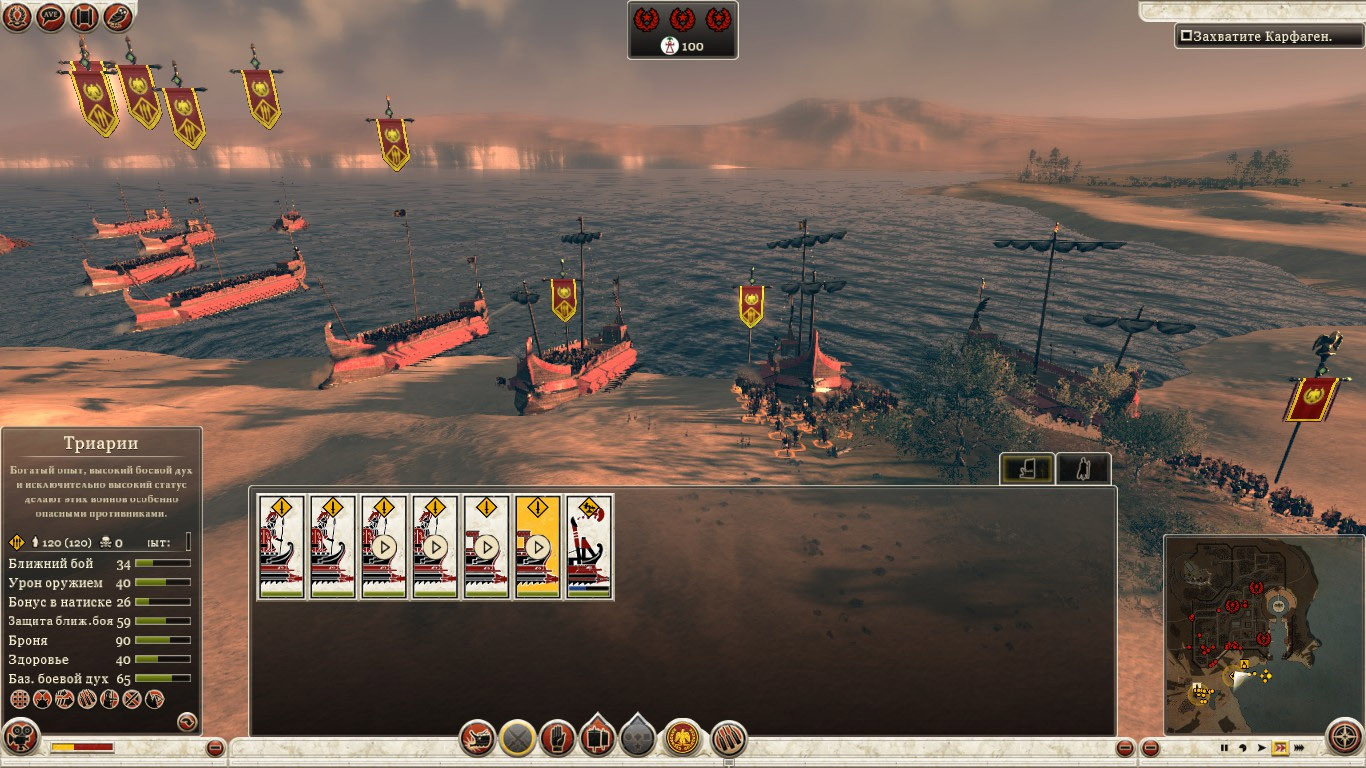Activate the raised hand halt button
This screenshot has height=768, width=1366.
click(x=557, y=739)
